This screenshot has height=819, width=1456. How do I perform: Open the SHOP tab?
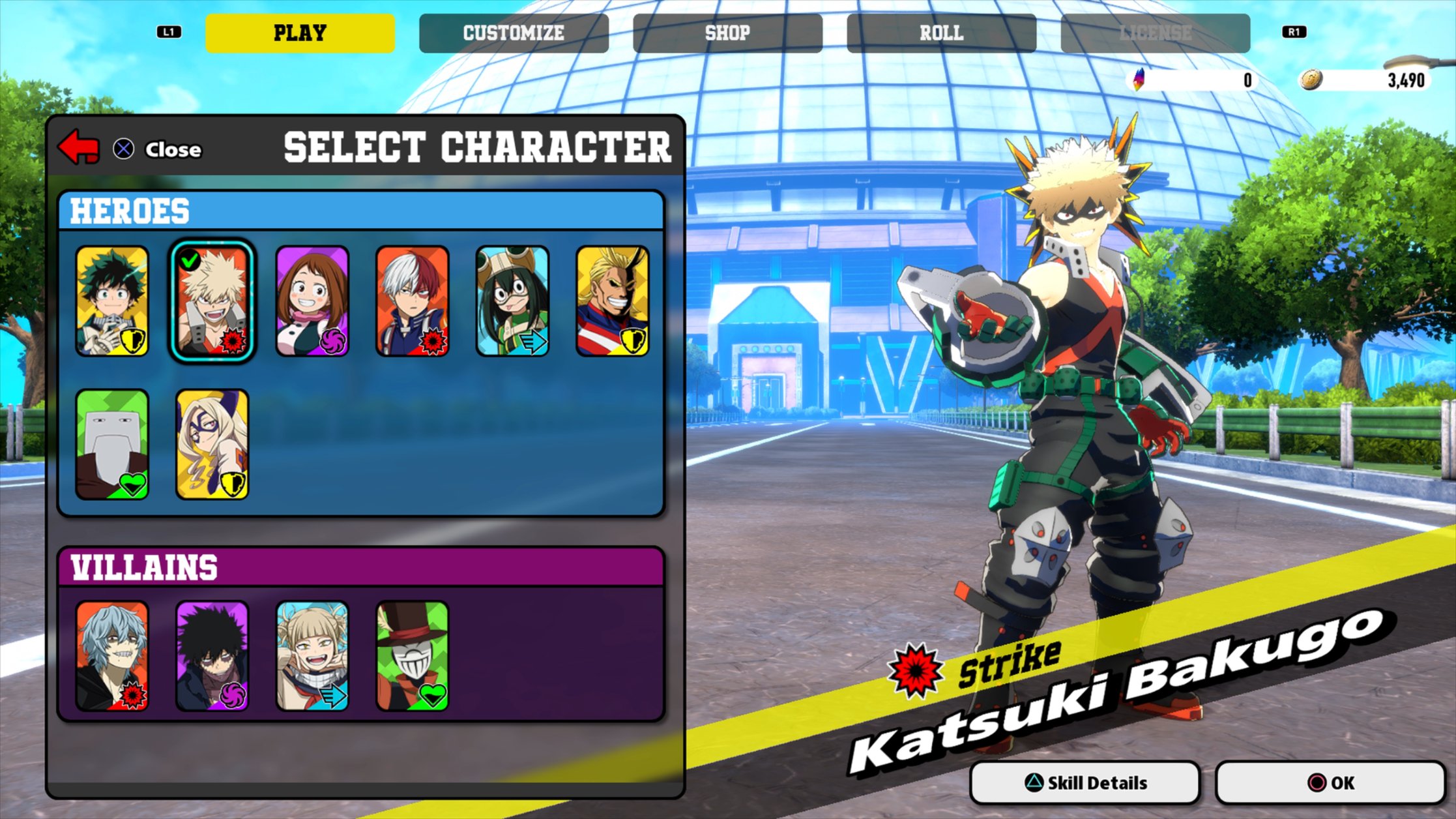[727, 33]
